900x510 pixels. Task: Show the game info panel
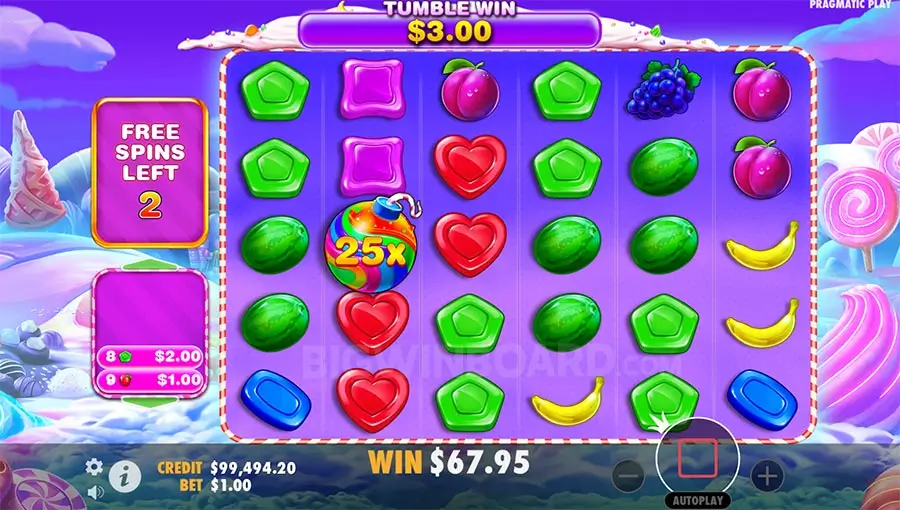[x=124, y=475]
